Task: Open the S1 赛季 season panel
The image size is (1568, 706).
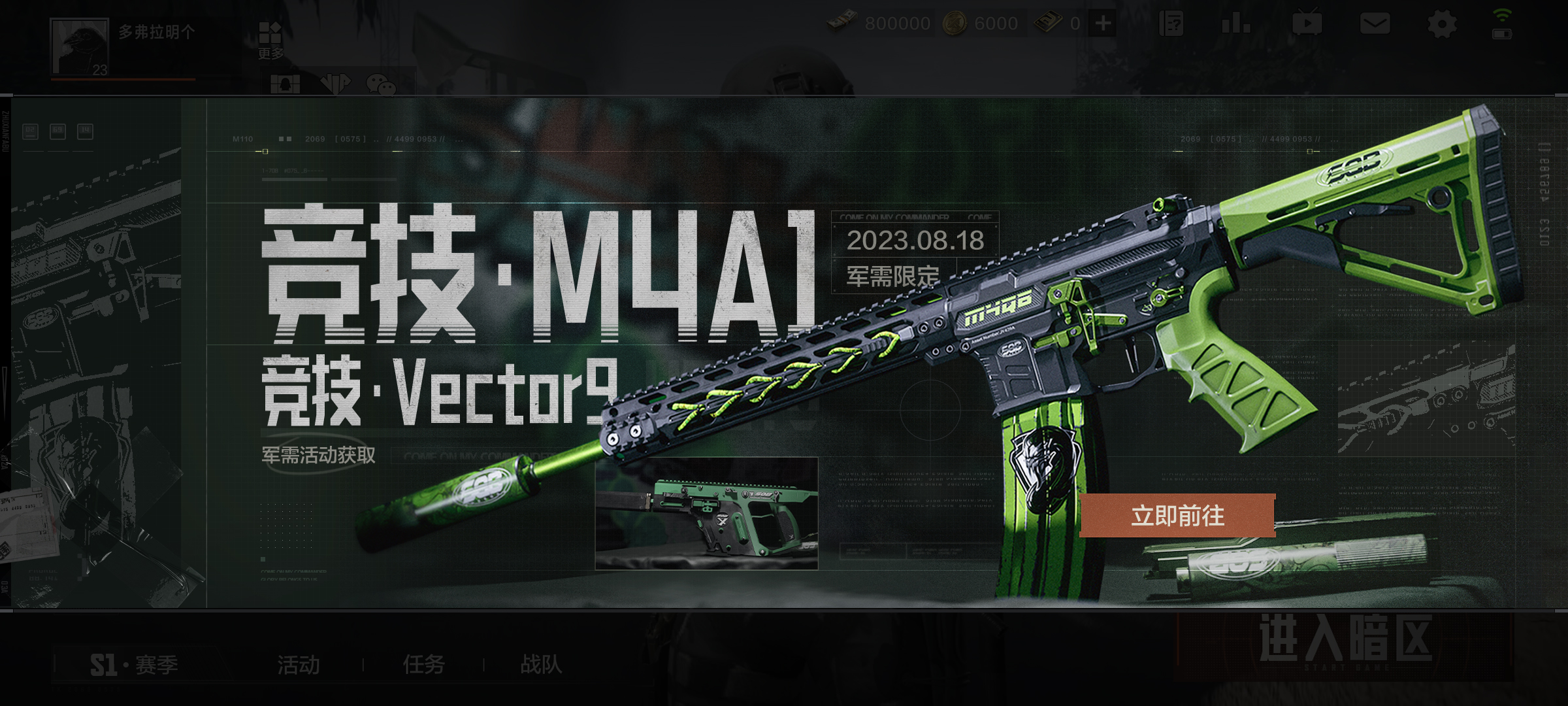Action: (134, 665)
